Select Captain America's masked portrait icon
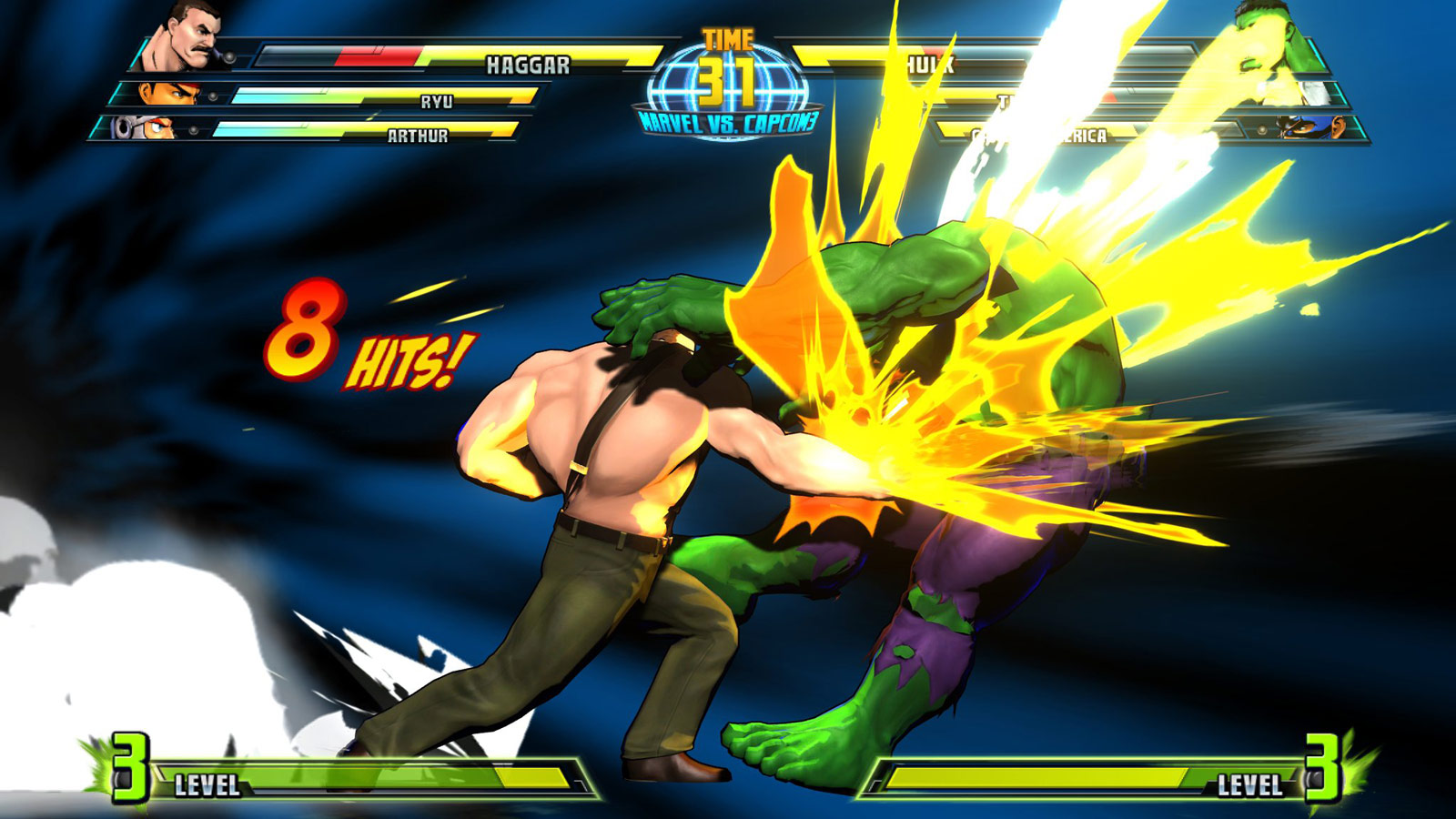Screen dimensions: 1456x819 click(1308, 129)
